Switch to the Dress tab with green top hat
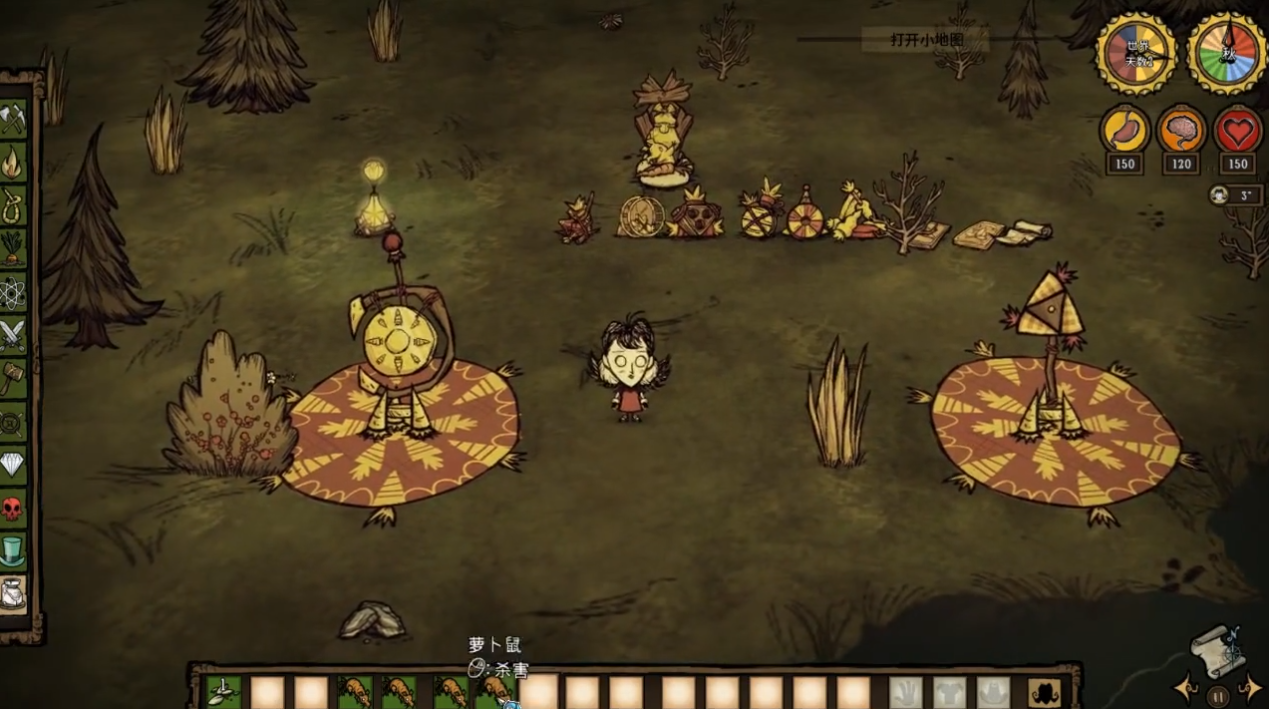 [x=13, y=551]
